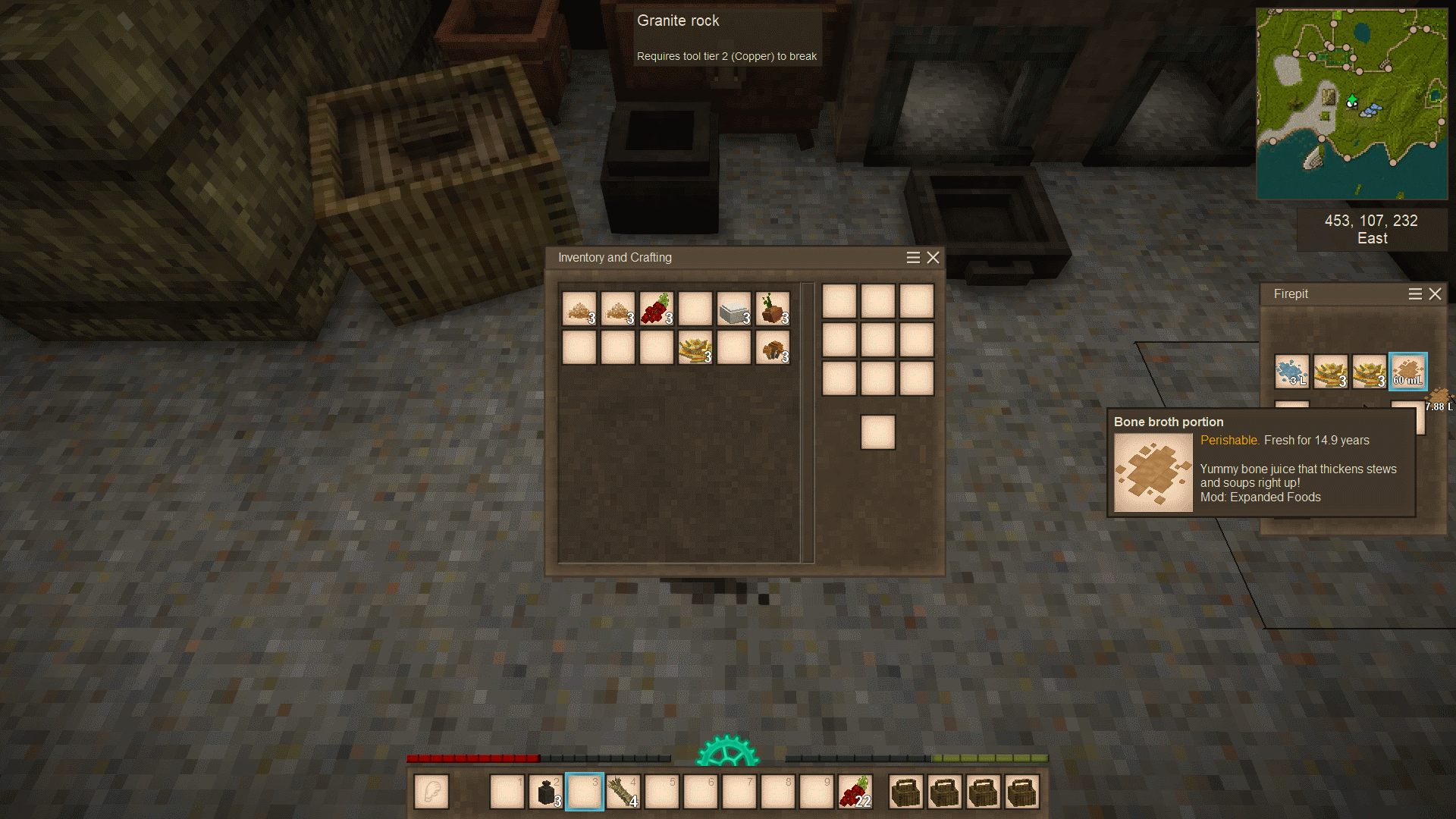Pick up the red berries in the inventory
1456x819 pixels.
point(657,309)
